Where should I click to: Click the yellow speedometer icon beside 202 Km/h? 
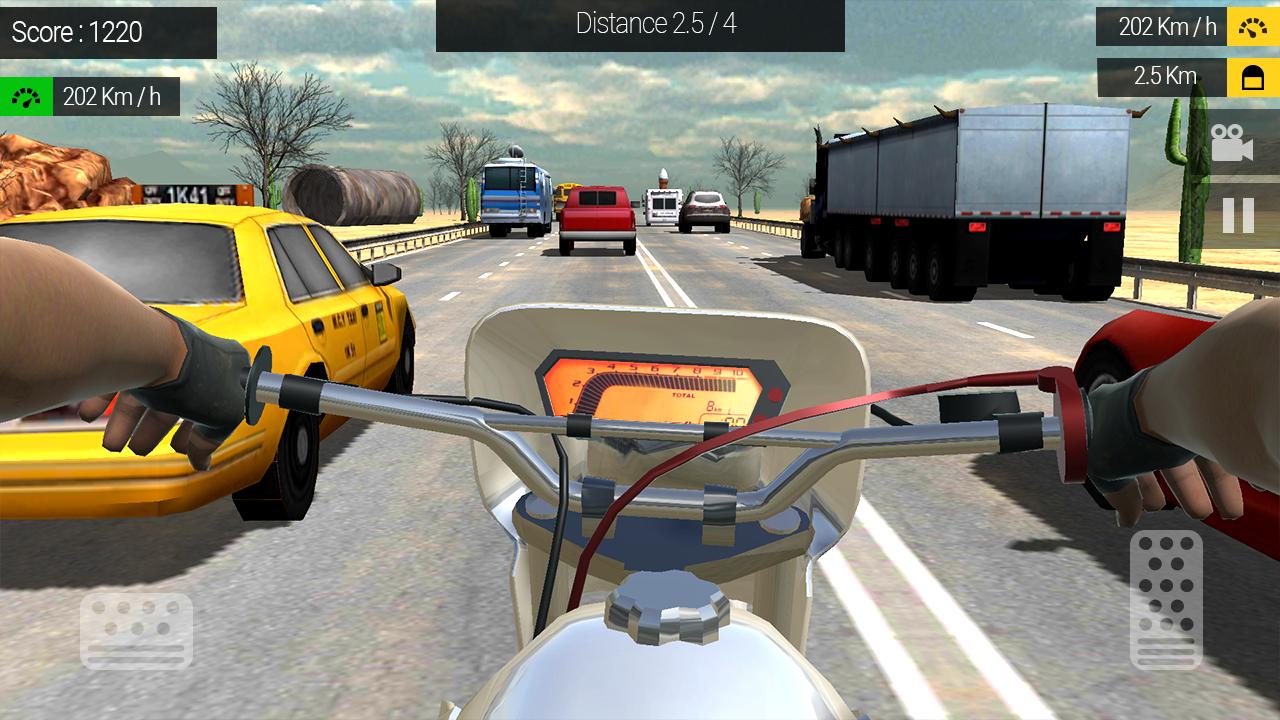(x=1251, y=26)
